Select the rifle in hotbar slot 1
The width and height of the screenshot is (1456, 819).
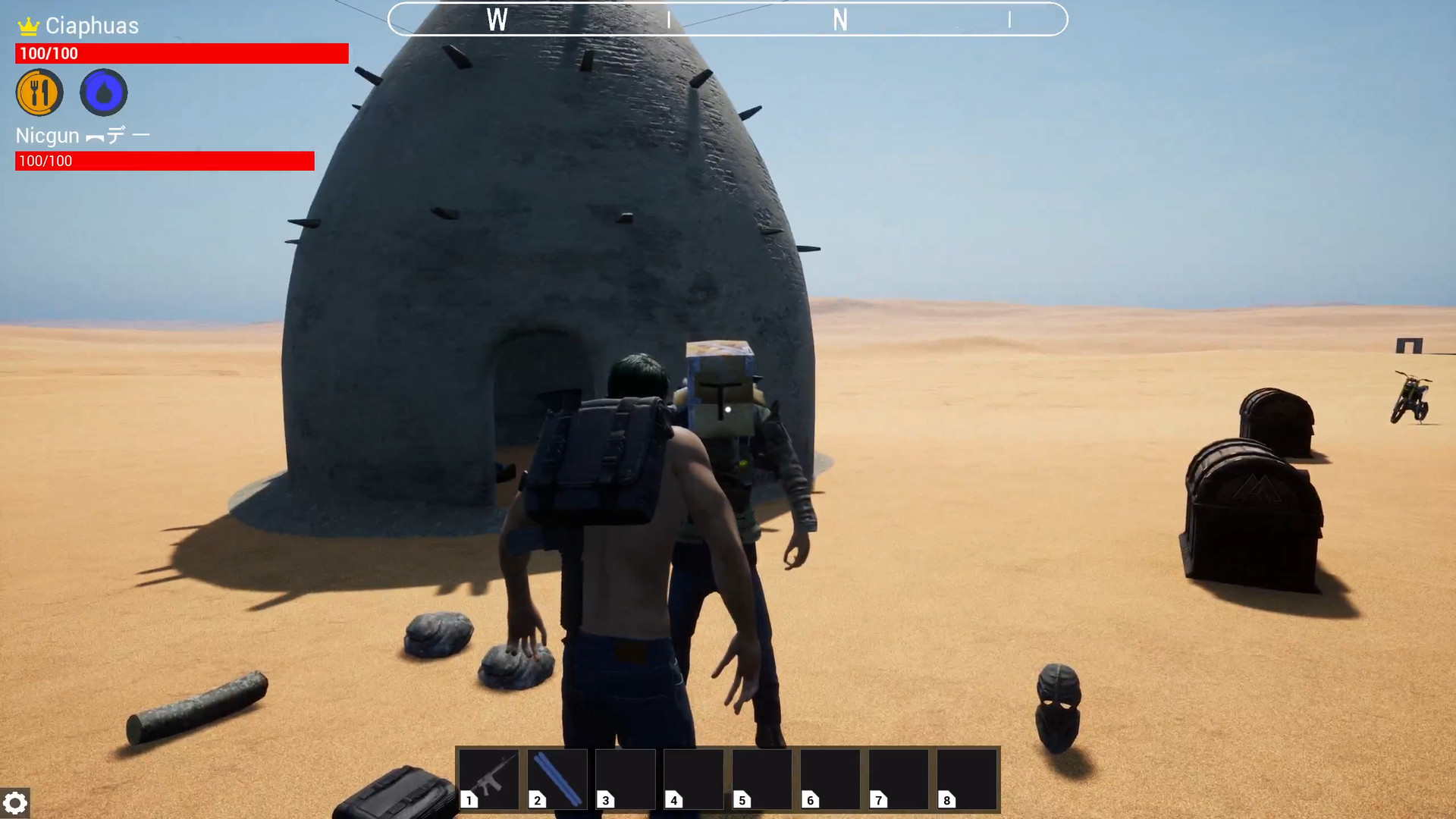(488, 779)
